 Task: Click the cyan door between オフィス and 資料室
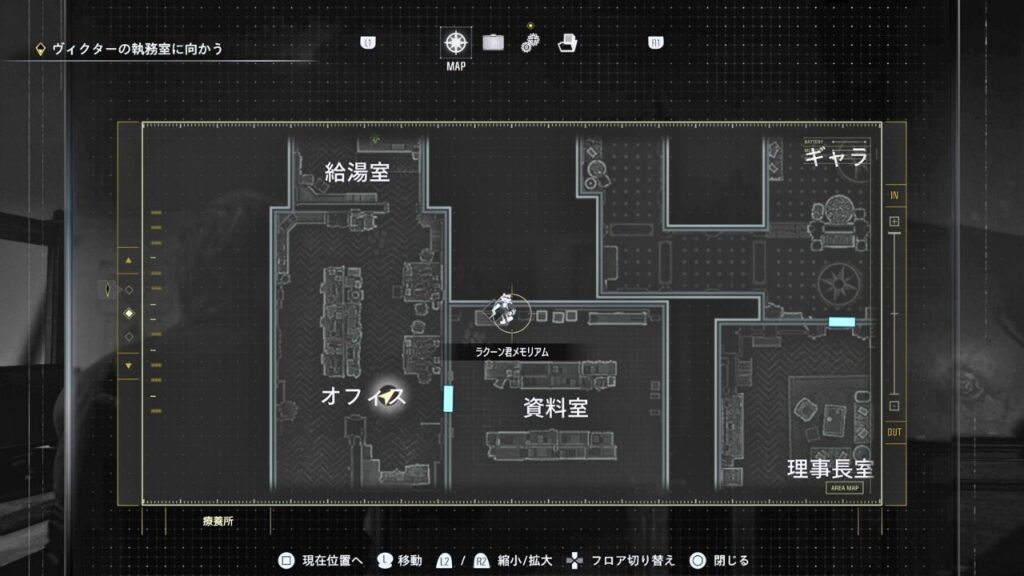(448, 398)
